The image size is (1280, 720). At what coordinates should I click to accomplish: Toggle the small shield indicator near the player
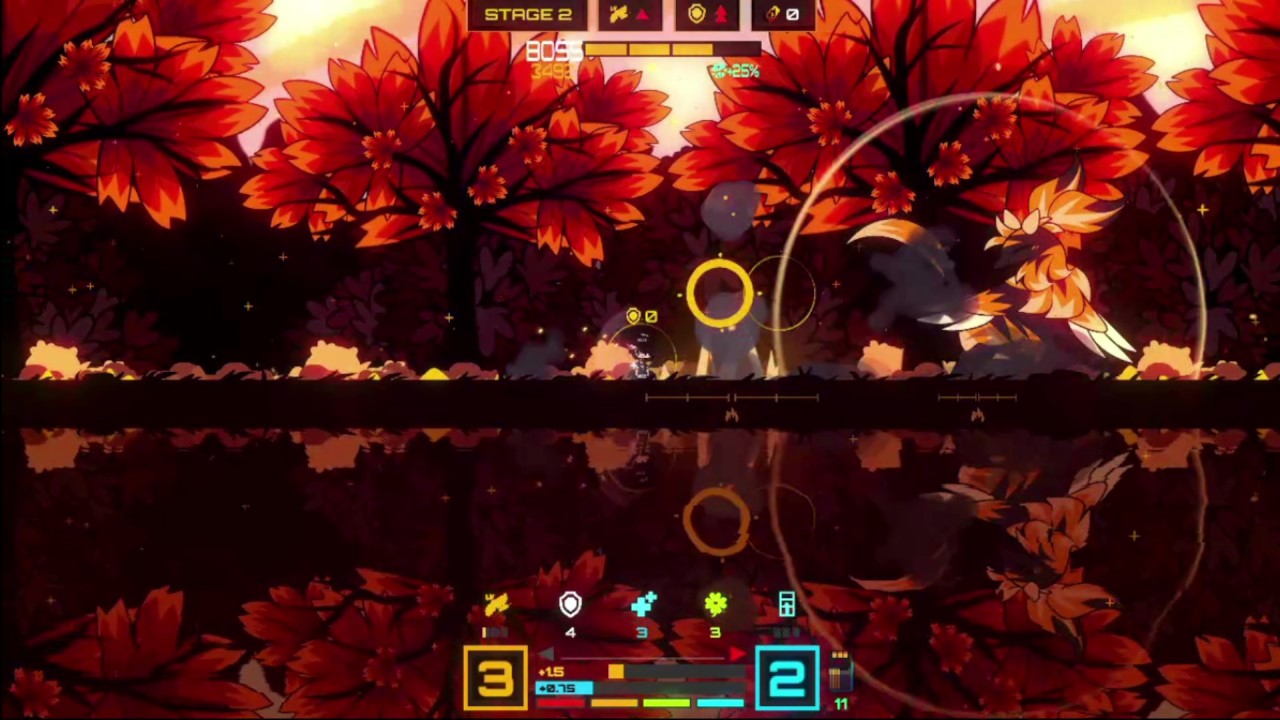pyautogui.click(x=634, y=315)
